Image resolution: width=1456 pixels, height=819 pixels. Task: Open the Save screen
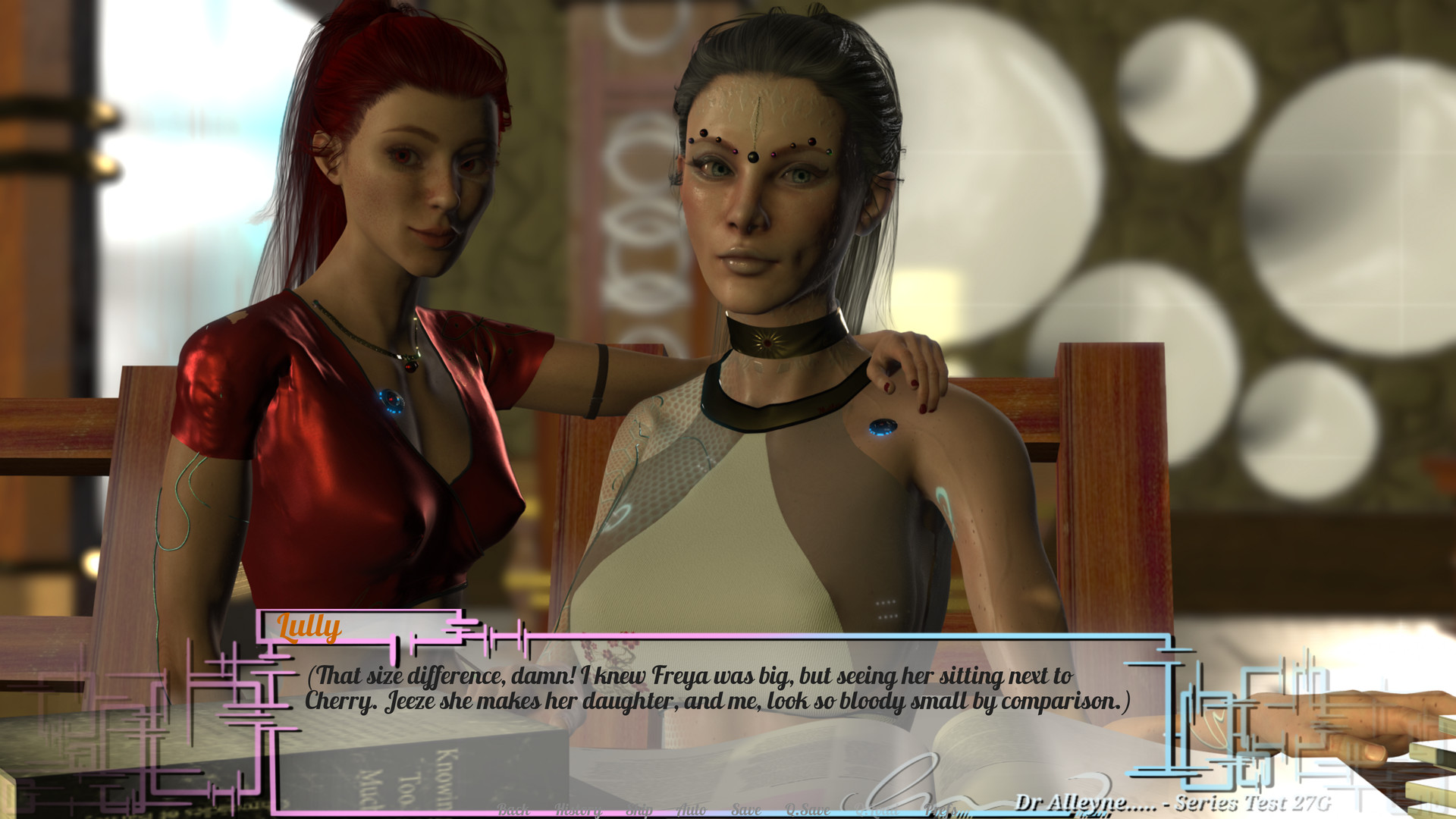(746, 810)
